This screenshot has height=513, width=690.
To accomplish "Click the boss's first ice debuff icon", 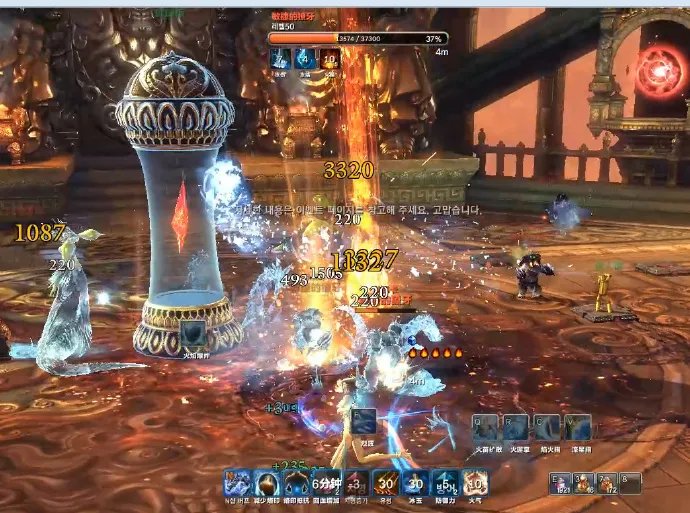I will pos(282,58).
